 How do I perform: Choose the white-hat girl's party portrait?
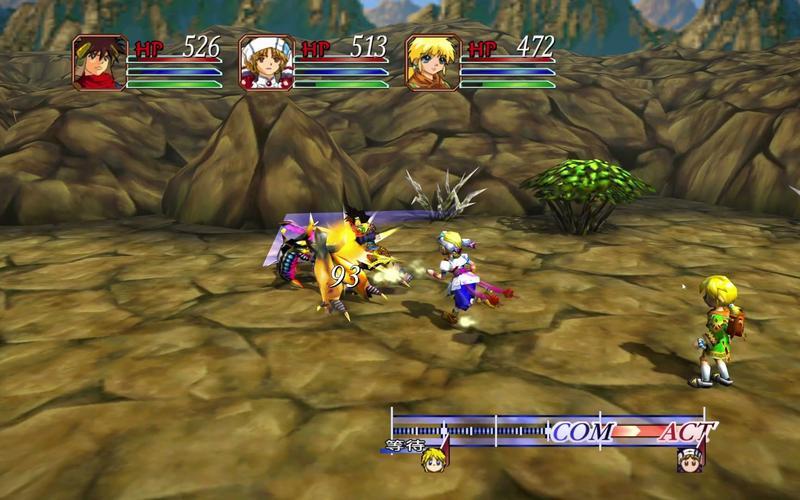267,63
